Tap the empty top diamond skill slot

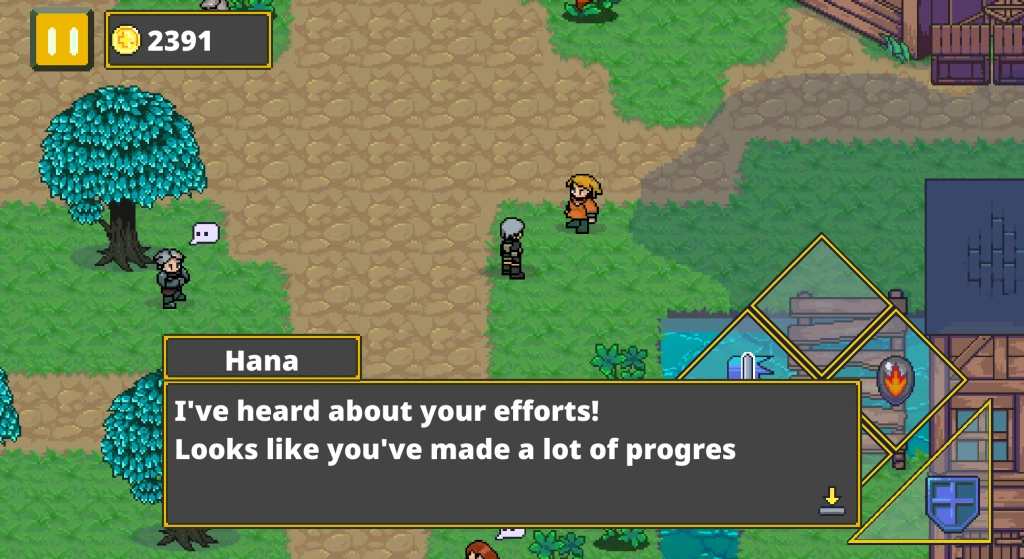[821, 300]
